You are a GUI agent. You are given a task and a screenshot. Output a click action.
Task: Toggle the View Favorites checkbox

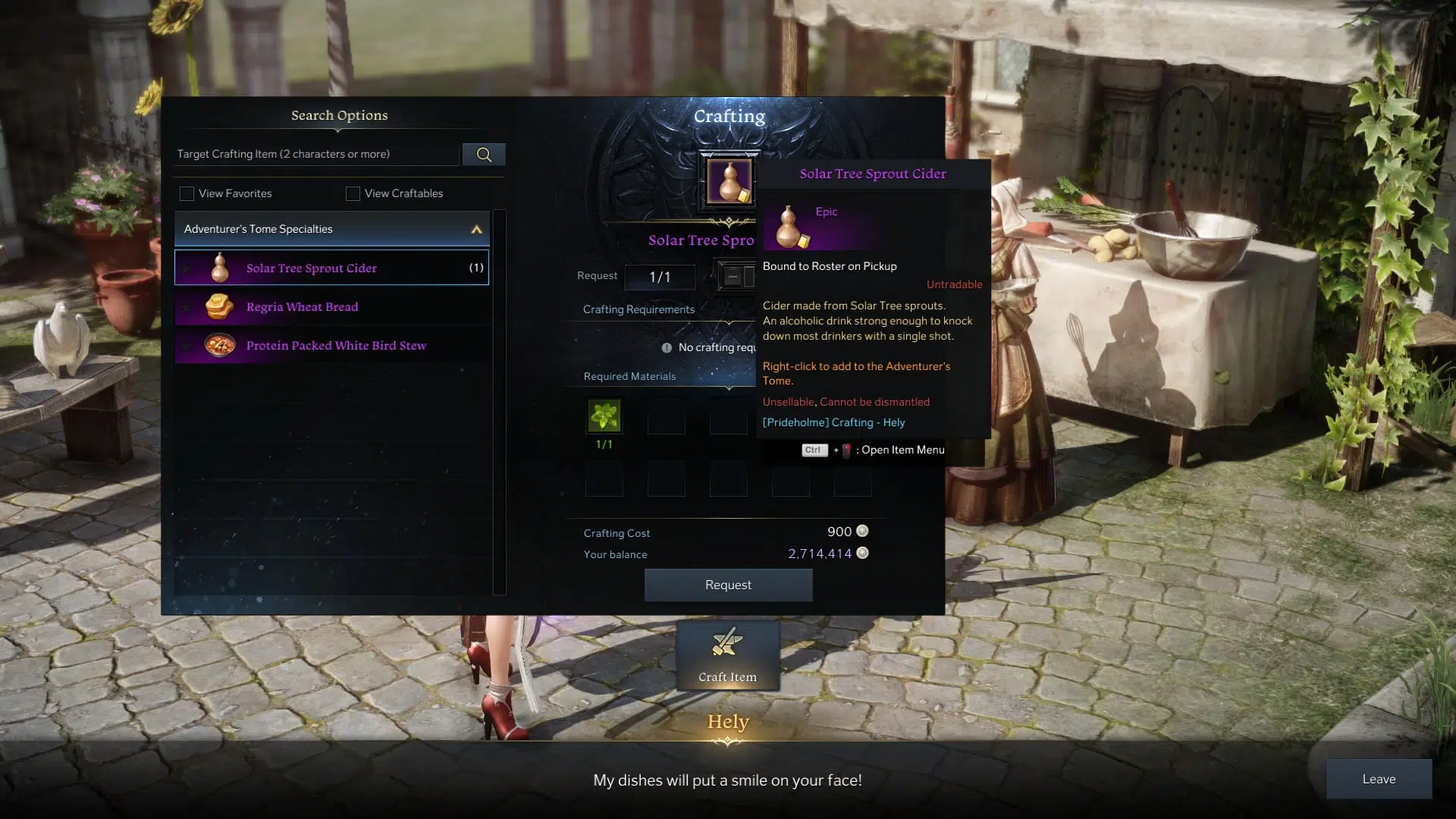[x=187, y=193]
